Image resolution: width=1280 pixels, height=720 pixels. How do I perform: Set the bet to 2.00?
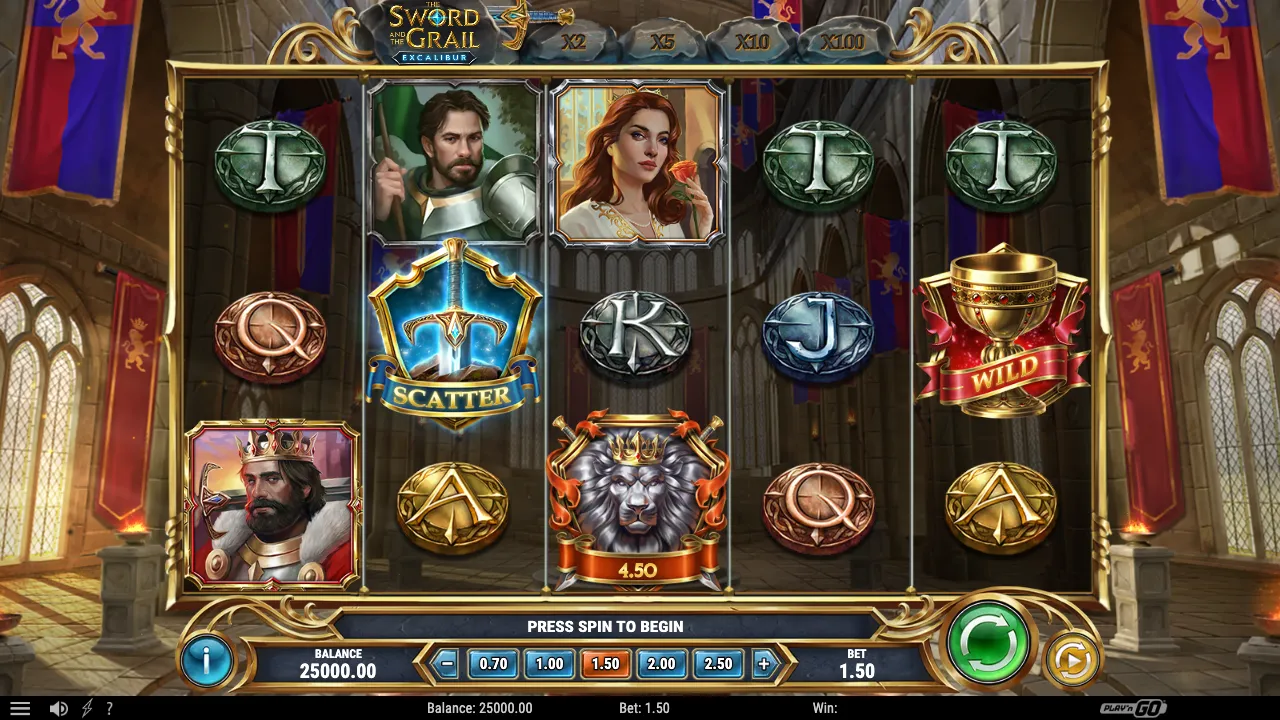[661, 663]
